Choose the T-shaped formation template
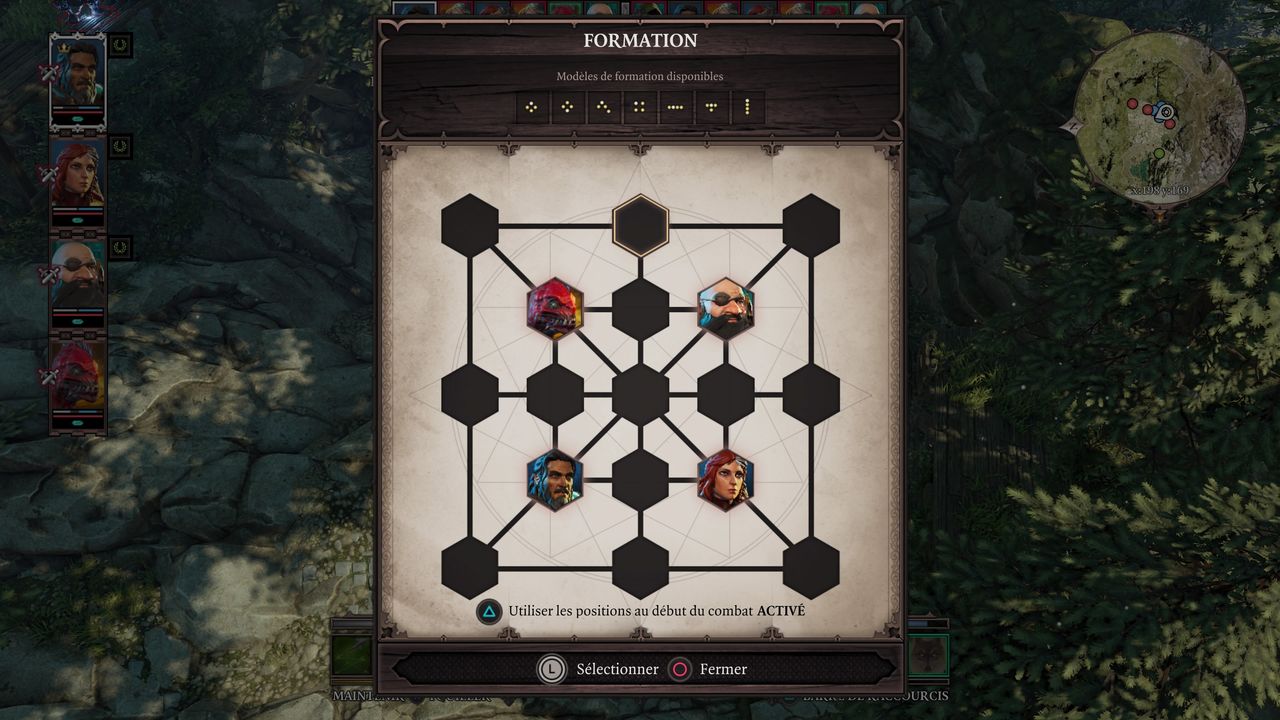The width and height of the screenshot is (1280, 720). tap(712, 107)
